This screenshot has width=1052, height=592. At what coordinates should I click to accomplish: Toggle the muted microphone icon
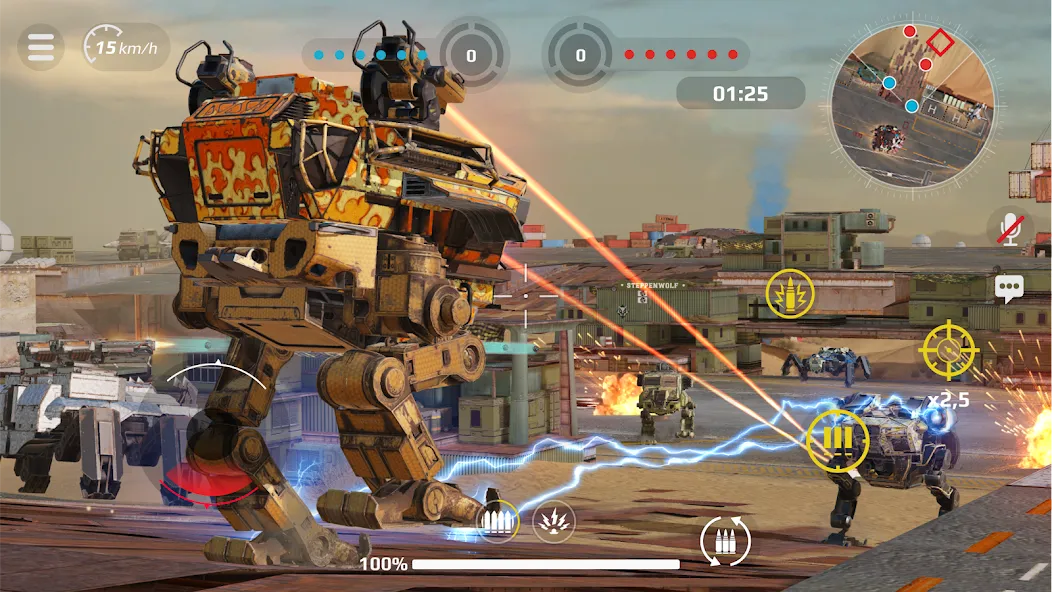tap(1010, 228)
